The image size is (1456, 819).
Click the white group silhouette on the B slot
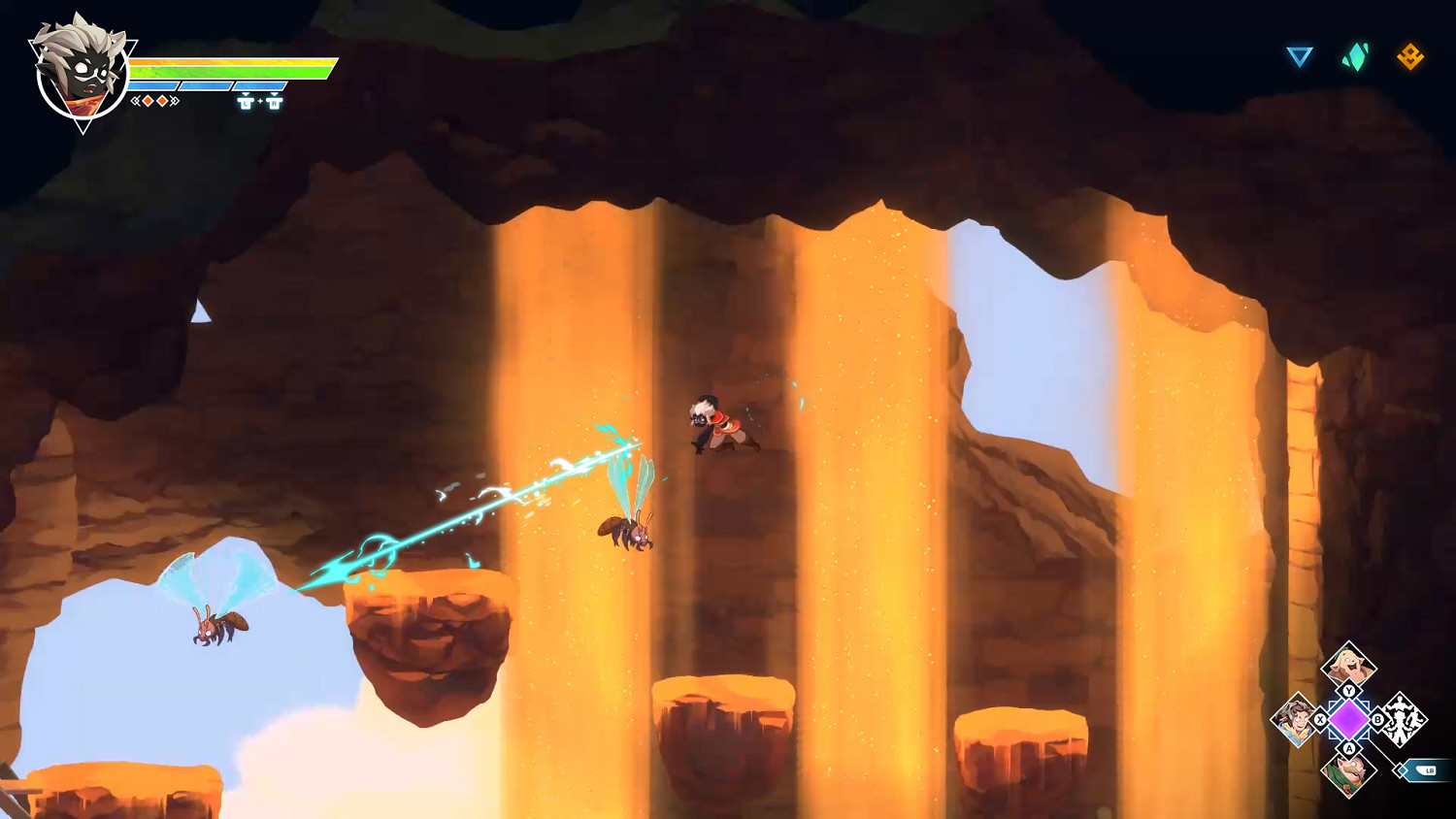[1404, 721]
